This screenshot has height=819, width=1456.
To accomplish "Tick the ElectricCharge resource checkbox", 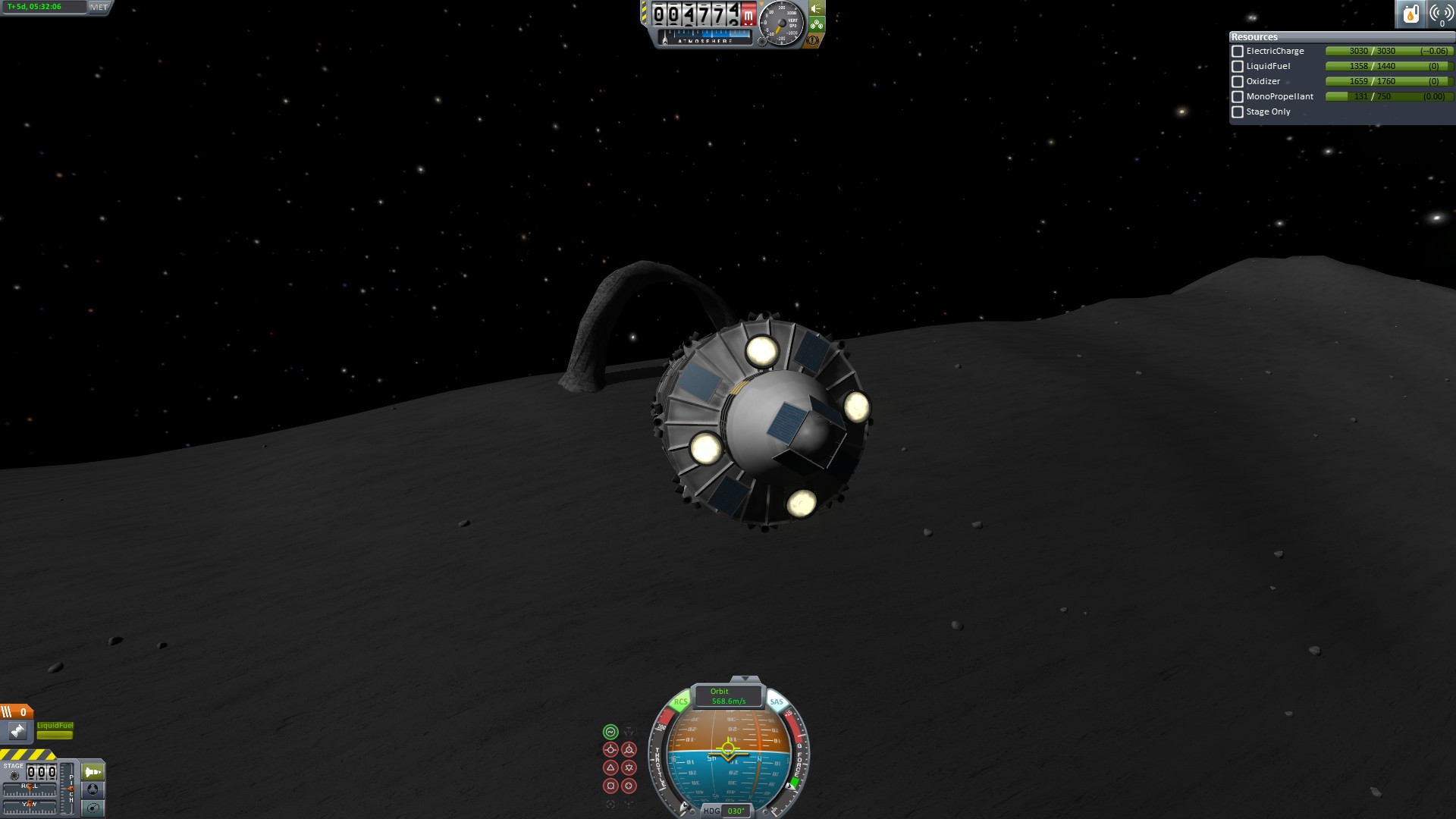I will (x=1238, y=52).
